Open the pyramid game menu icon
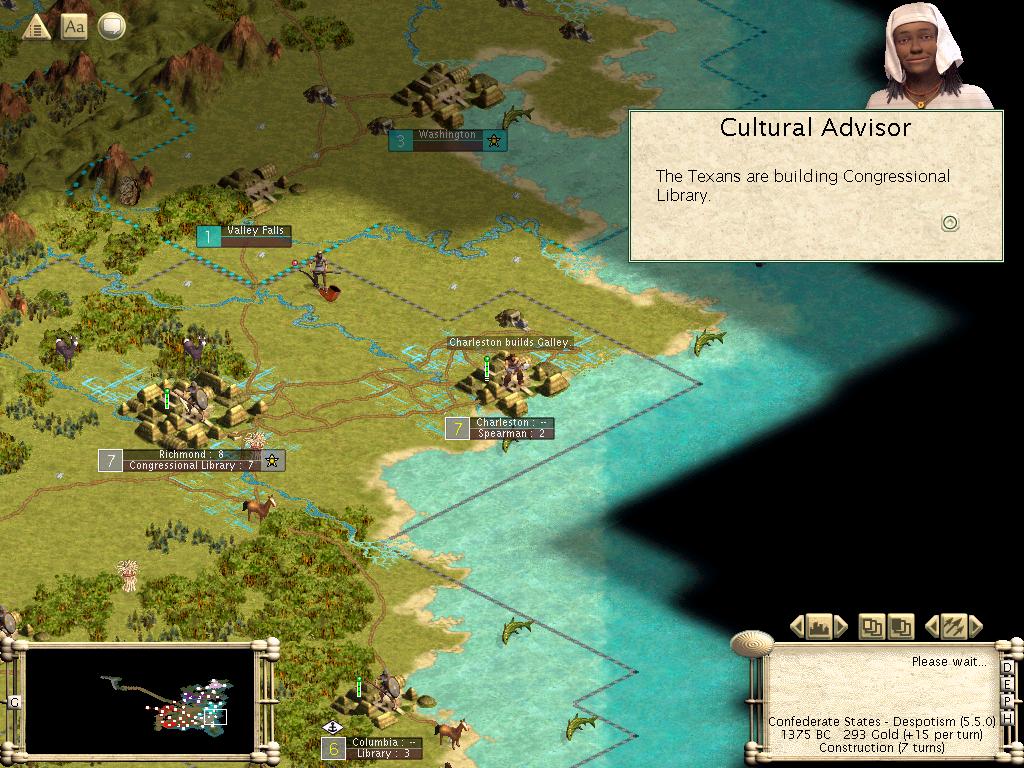 point(36,27)
